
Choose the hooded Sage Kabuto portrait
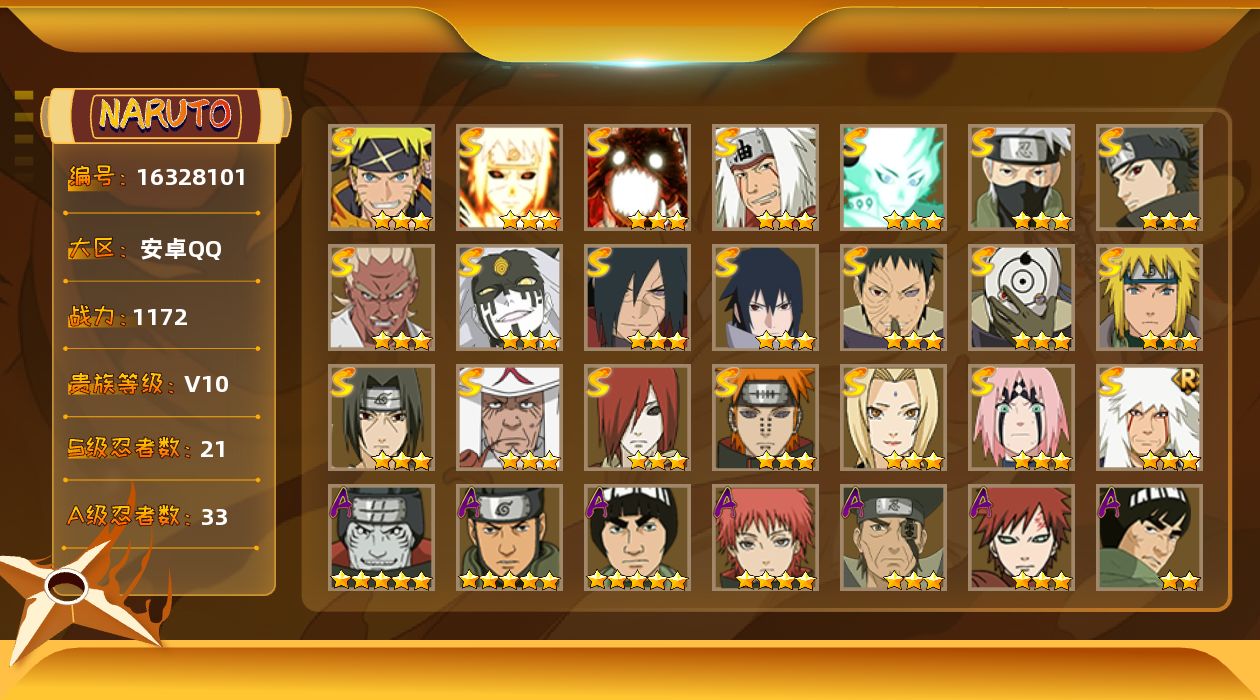(x=509, y=297)
